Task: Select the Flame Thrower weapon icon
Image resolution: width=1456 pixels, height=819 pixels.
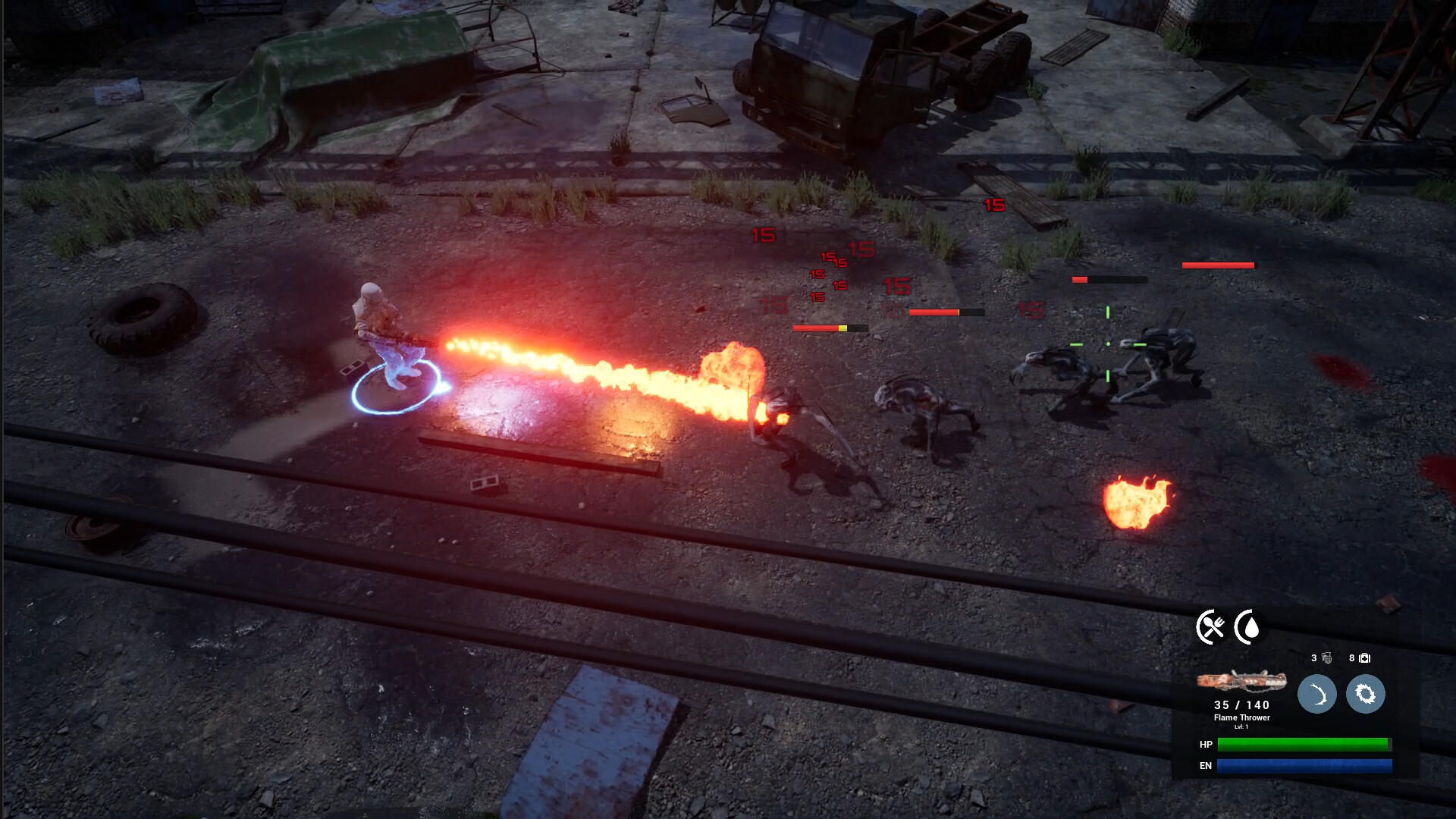Action: [1241, 681]
